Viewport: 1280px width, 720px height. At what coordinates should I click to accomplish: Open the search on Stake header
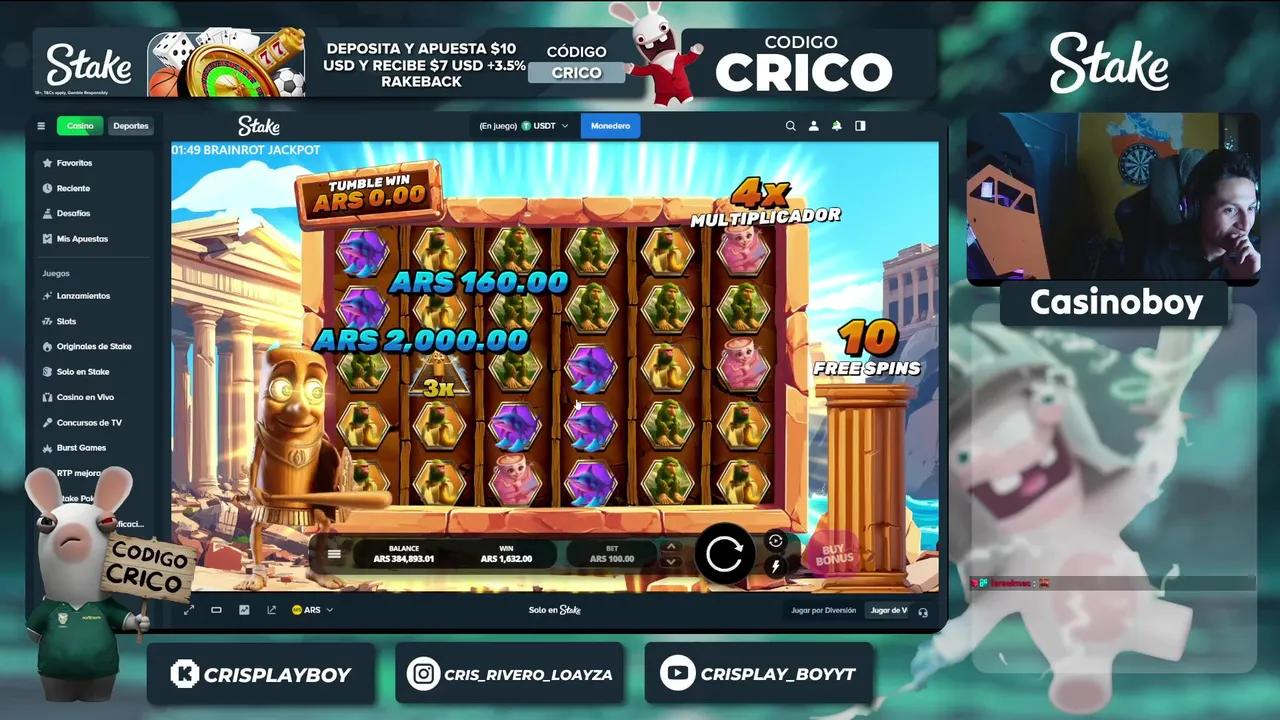tap(790, 126)
